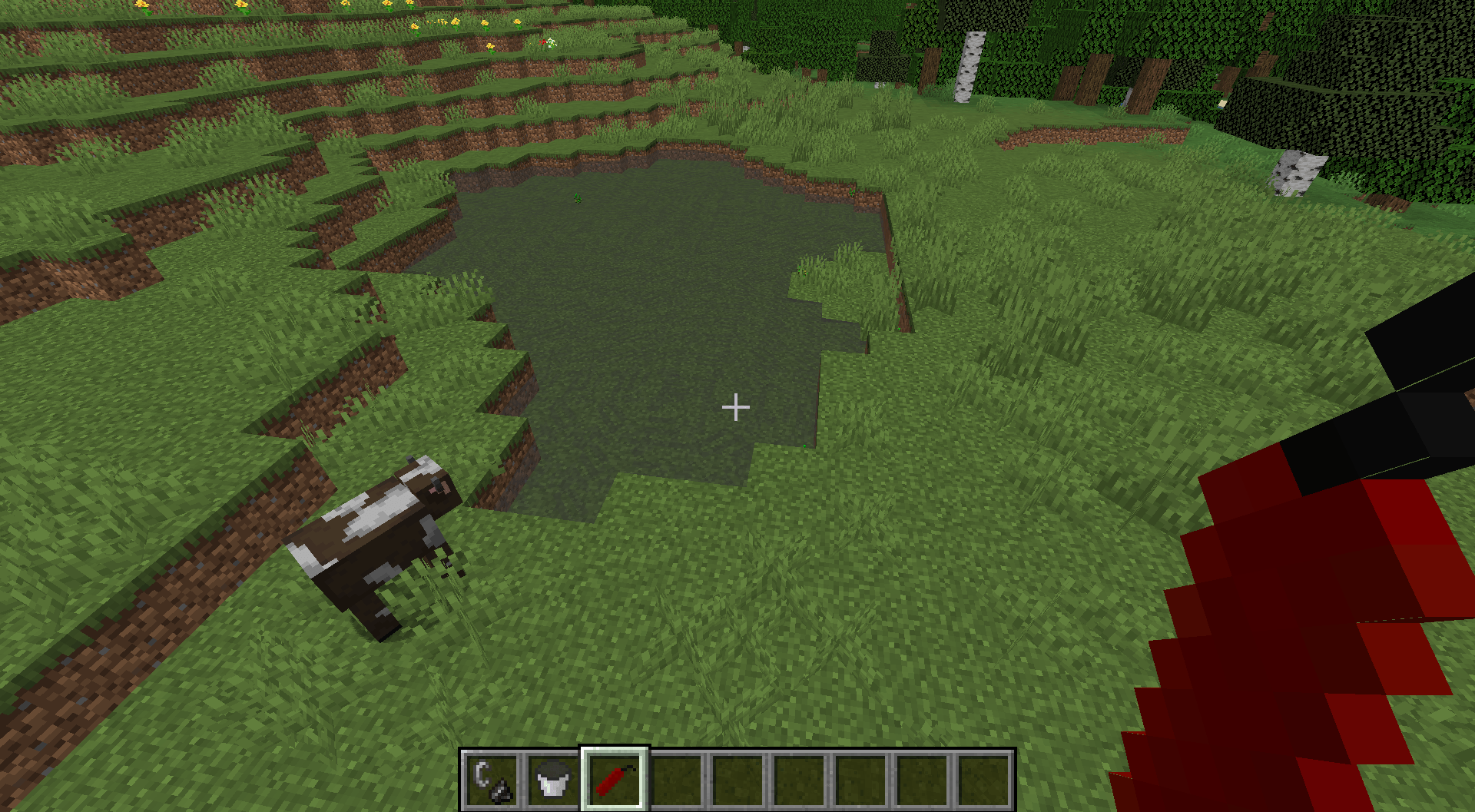Click the highlighted hotbar selection frame

(x=615, y=777)
